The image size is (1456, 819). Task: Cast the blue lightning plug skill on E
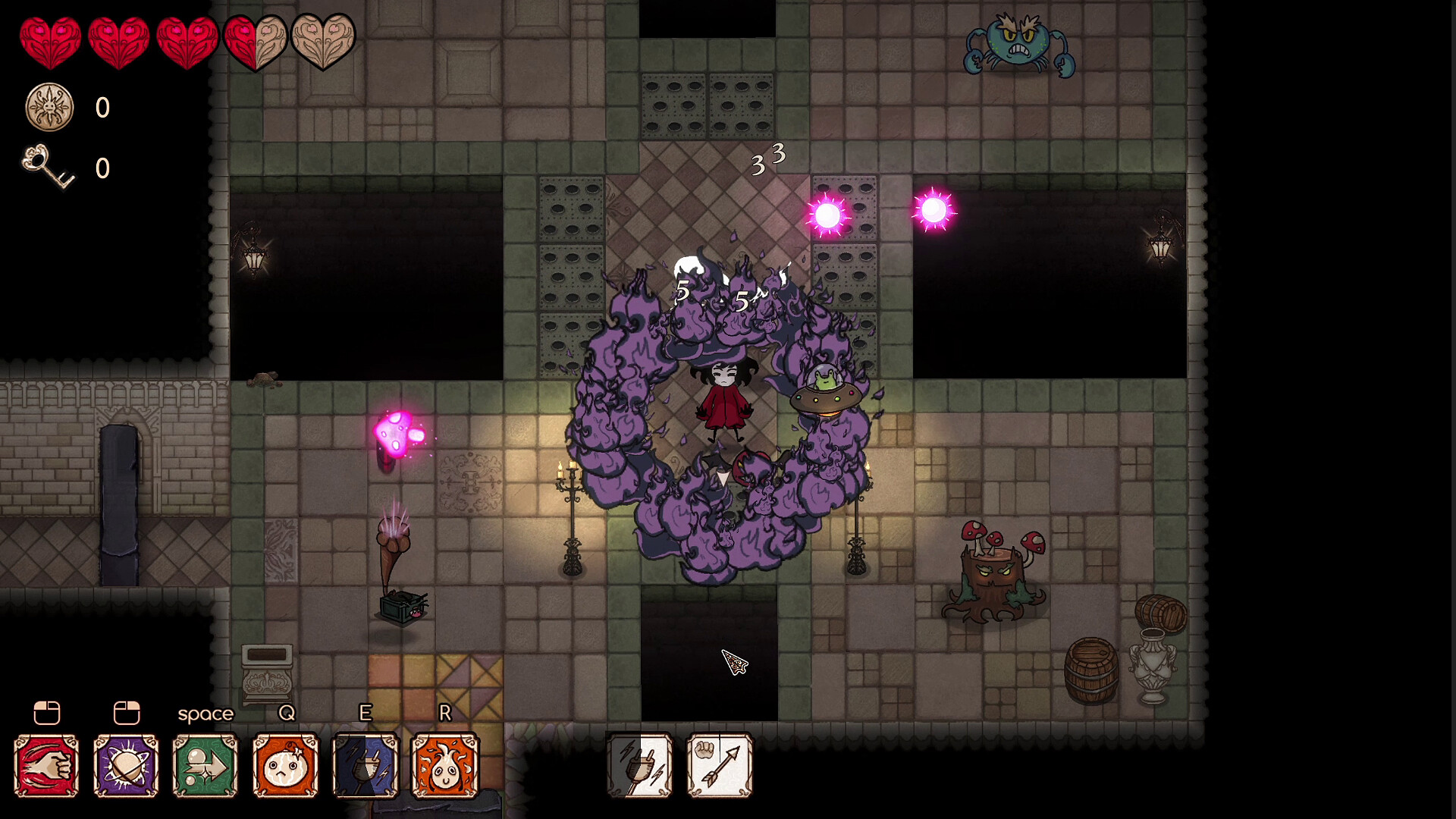point(366,766)
